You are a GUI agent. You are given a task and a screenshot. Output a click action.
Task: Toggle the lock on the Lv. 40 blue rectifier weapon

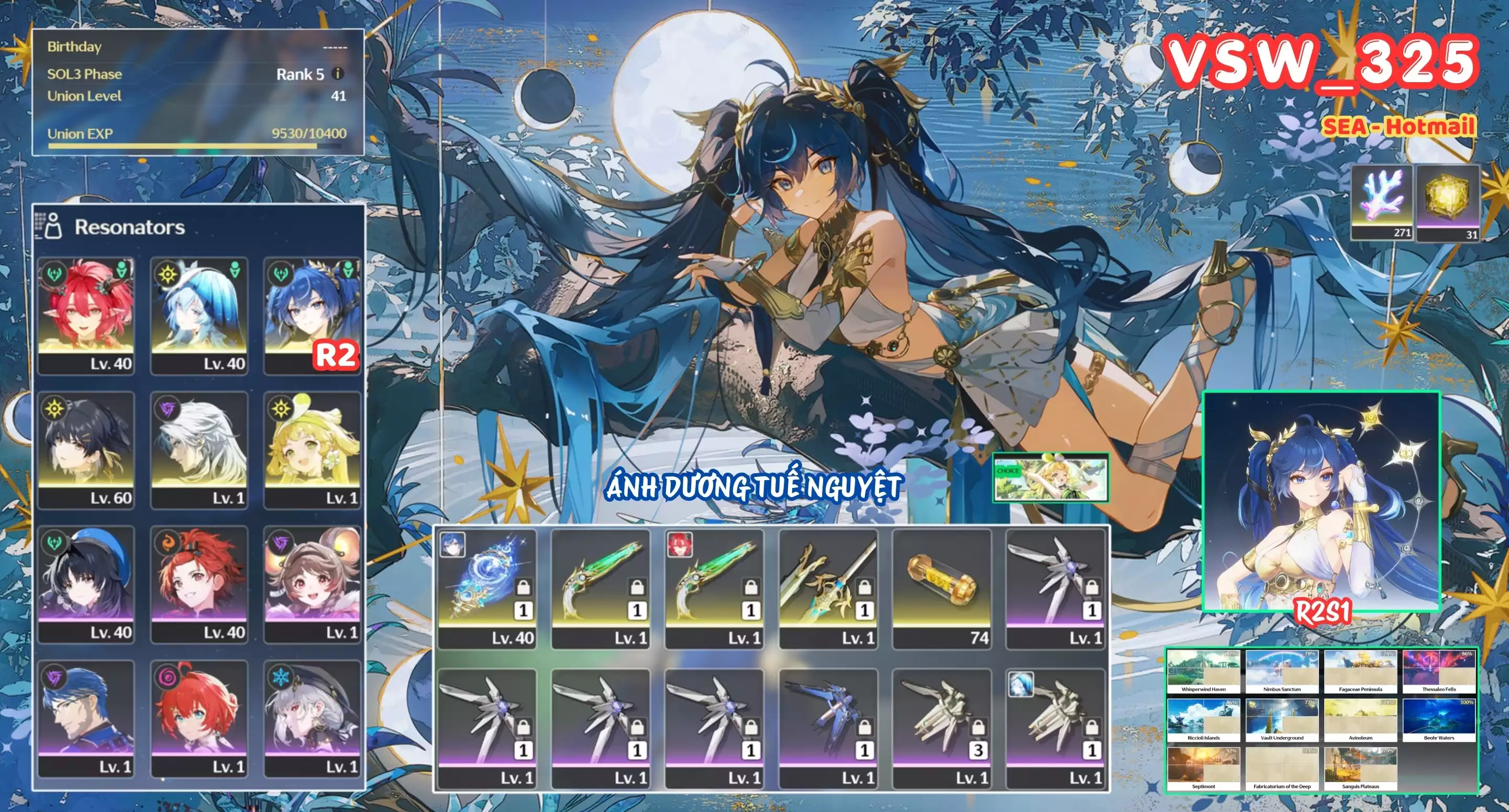click(x=524, y=588)
